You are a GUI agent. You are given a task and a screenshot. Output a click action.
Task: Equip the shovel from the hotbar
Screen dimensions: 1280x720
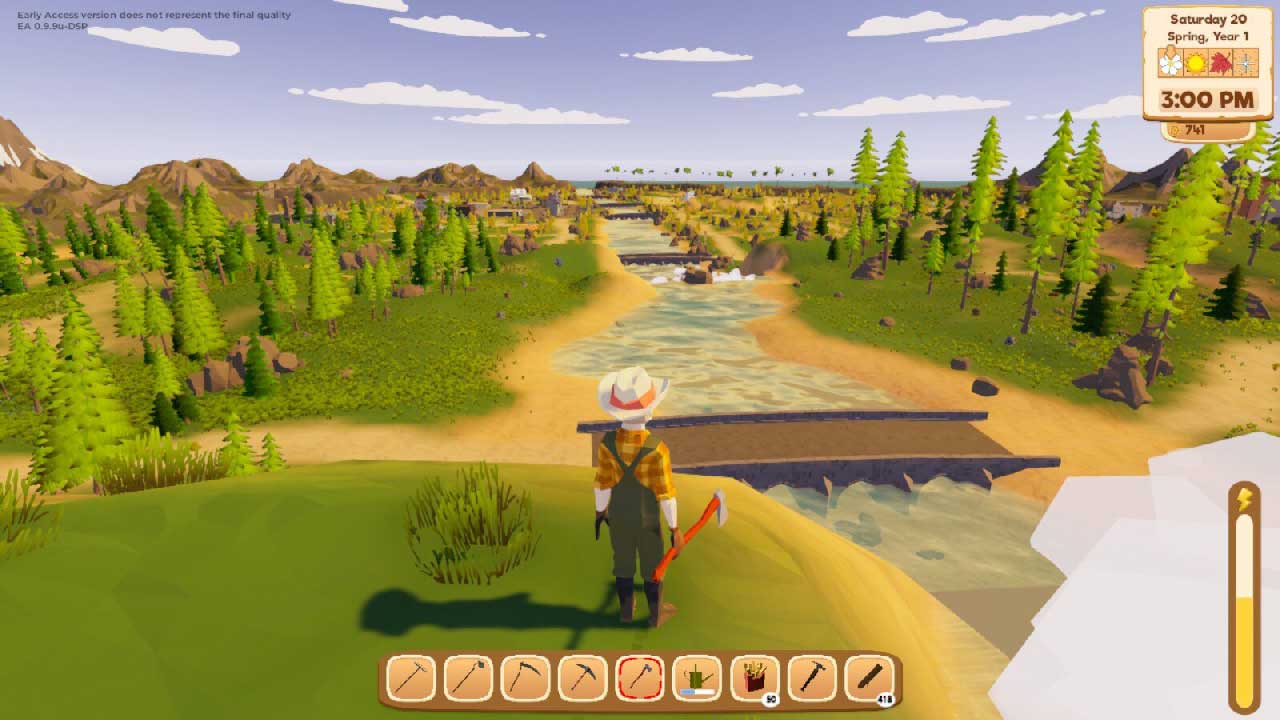[x=468, y=679]
